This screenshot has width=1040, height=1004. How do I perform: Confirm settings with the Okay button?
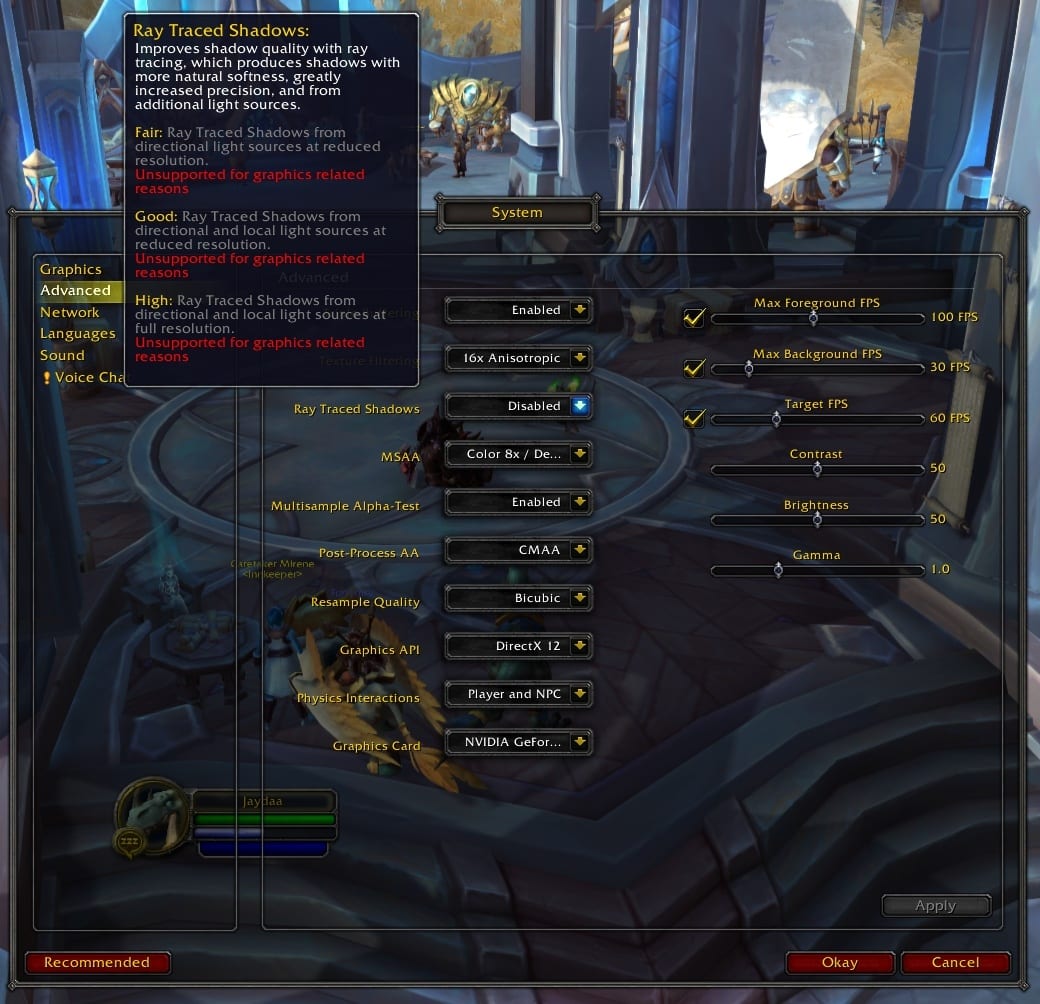(840, 963)
